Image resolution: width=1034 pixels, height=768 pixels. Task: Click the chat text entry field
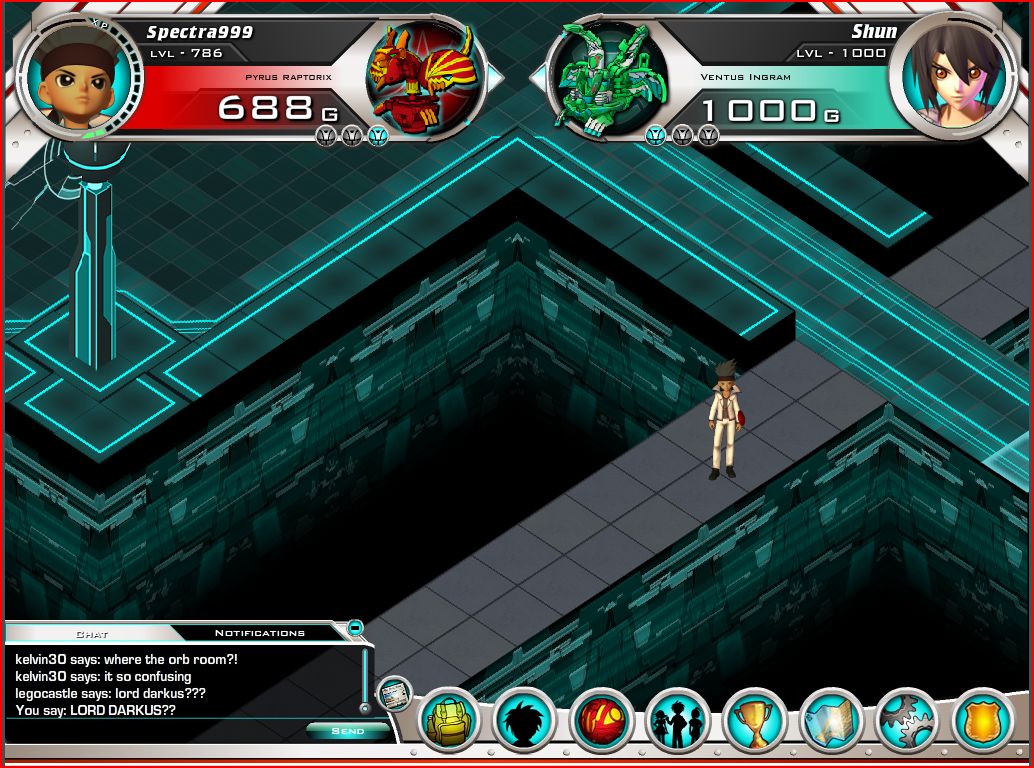(x=150, y=731)
